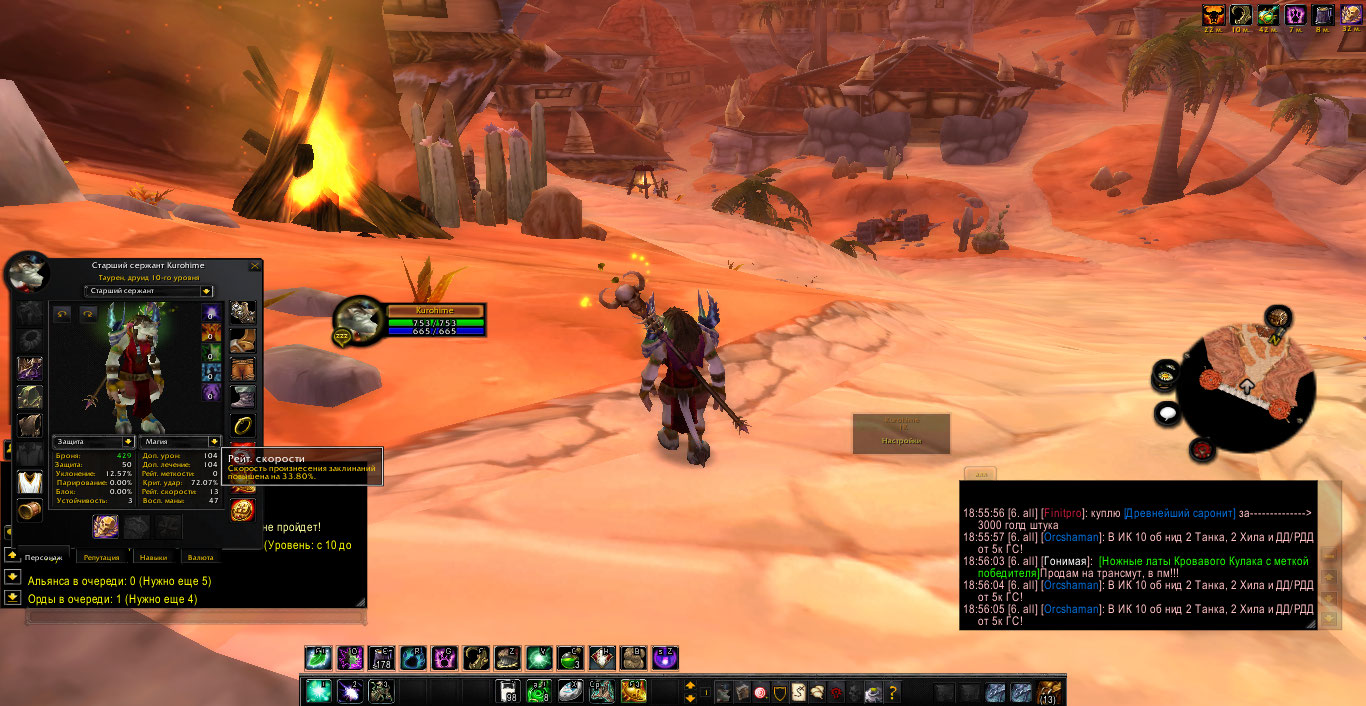This screenshot has height=706, width=1366.
Task: Open the help question mark menu button
Action: (893, 692)
